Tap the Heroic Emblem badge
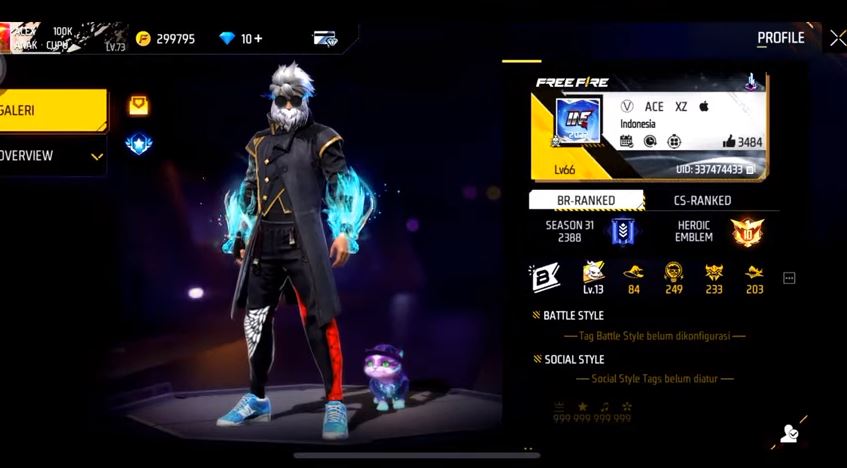847x468 pixels. click(746, 232)
